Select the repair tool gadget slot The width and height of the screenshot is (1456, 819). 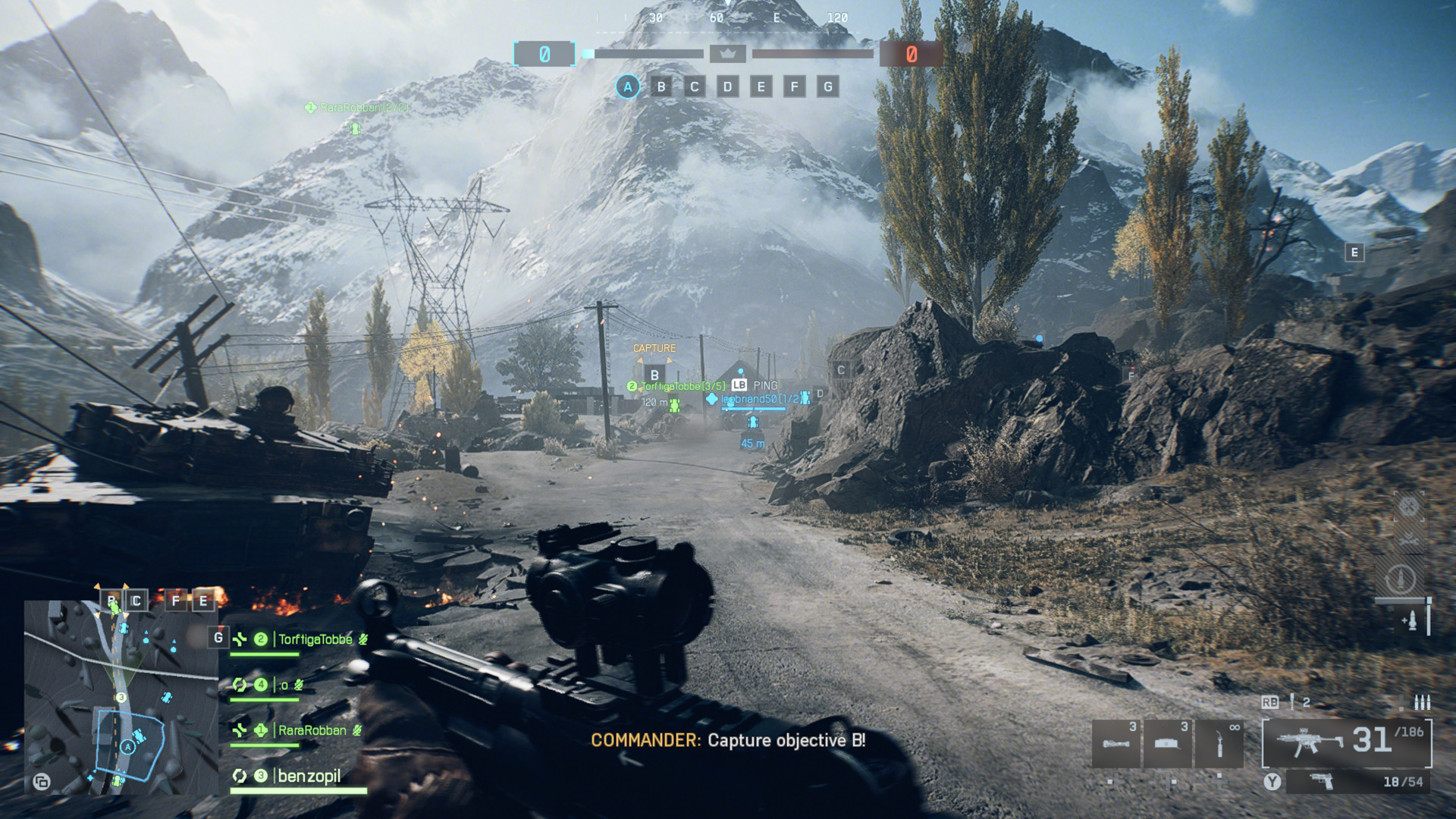pos(1219,743)
